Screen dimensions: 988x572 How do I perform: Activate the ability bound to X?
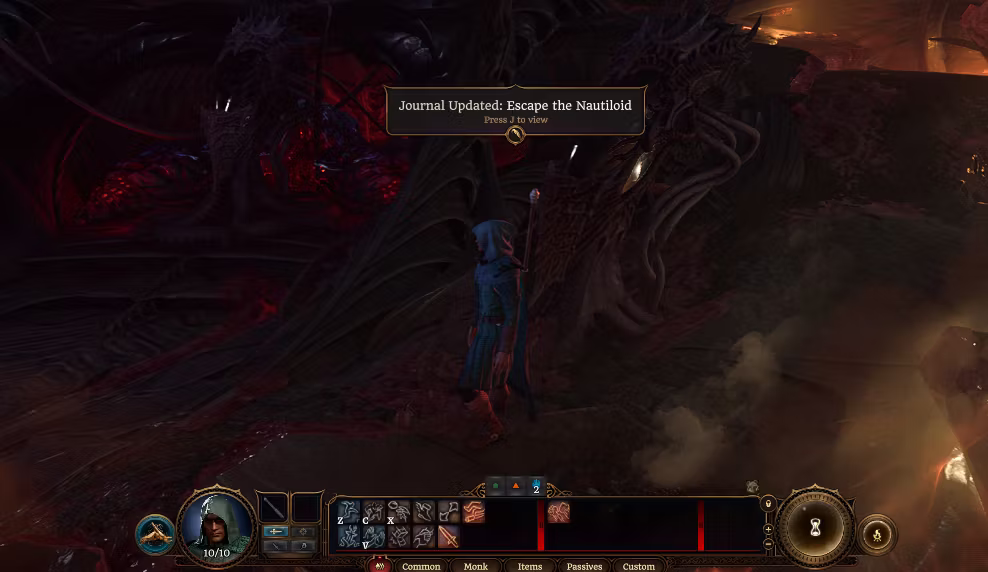398,513
